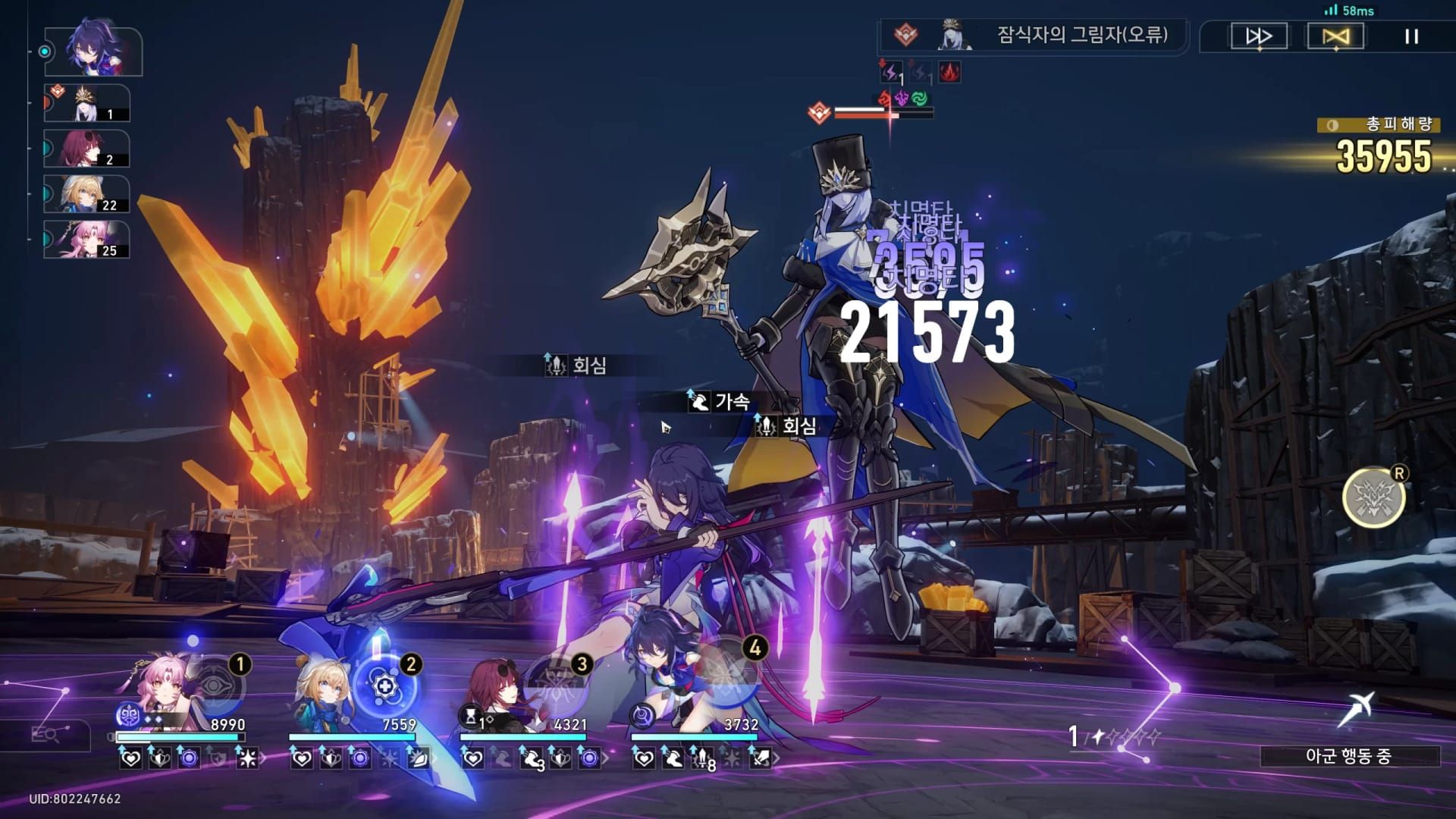Select the red-haired portrait in the turn order
The image size is (1456, 819).
(x=86, y=149)
